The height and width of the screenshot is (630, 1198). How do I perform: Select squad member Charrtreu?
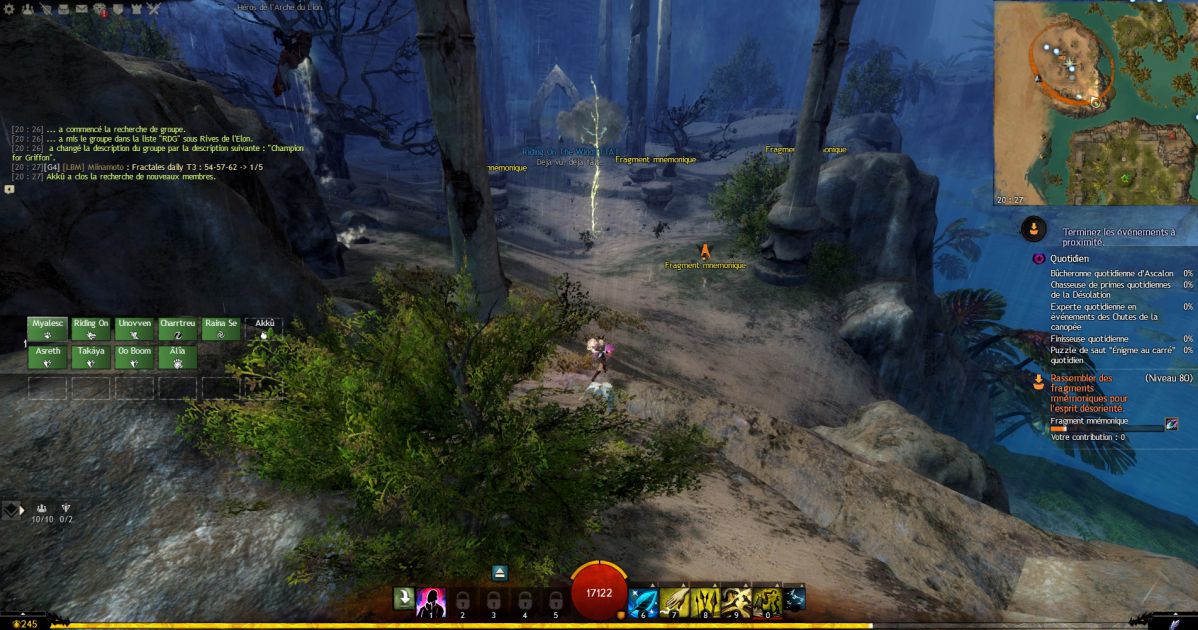pyautogui.click(x=178, y=329)
